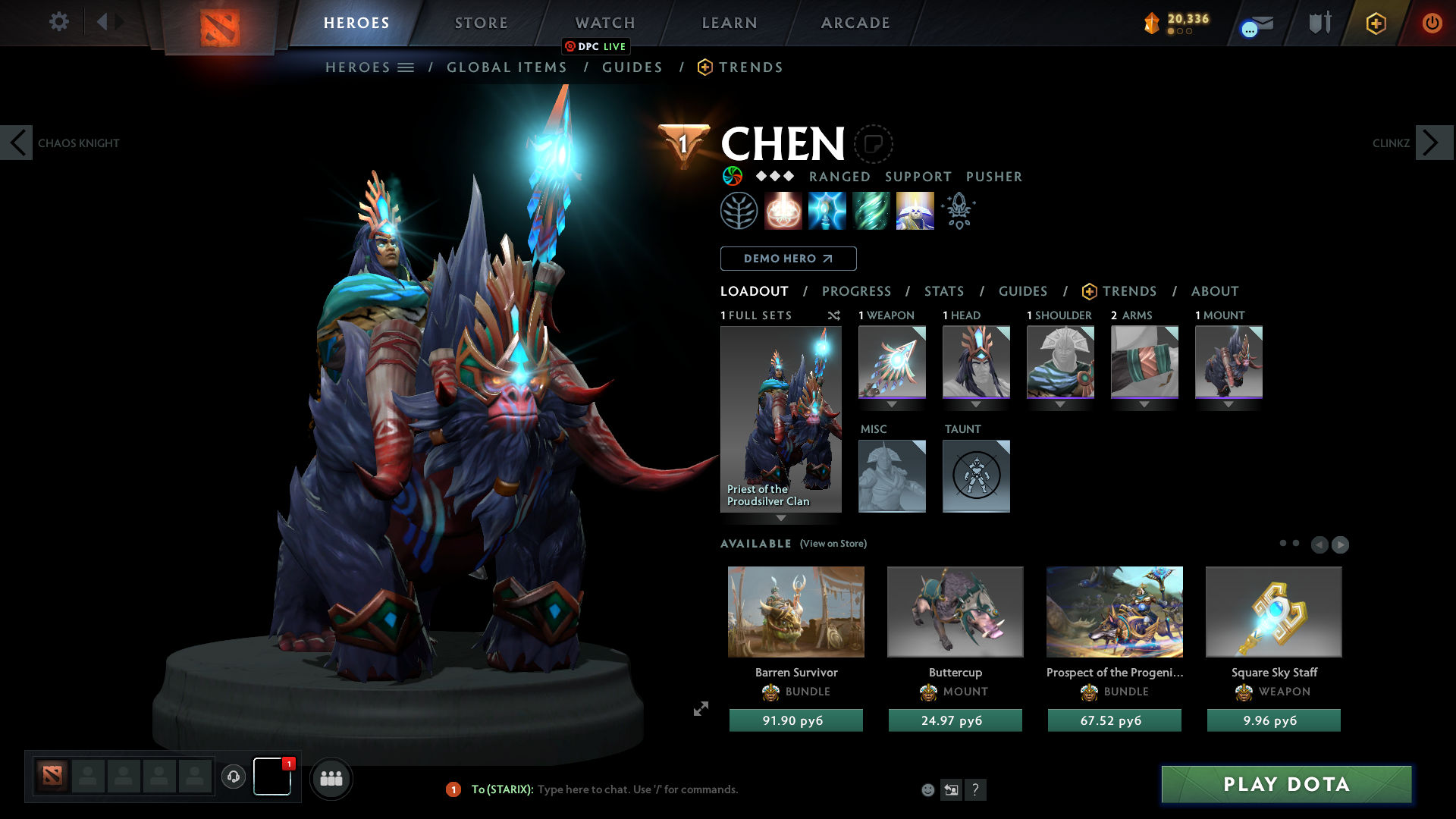Click the power button to exit Dota

point(1432,23)
